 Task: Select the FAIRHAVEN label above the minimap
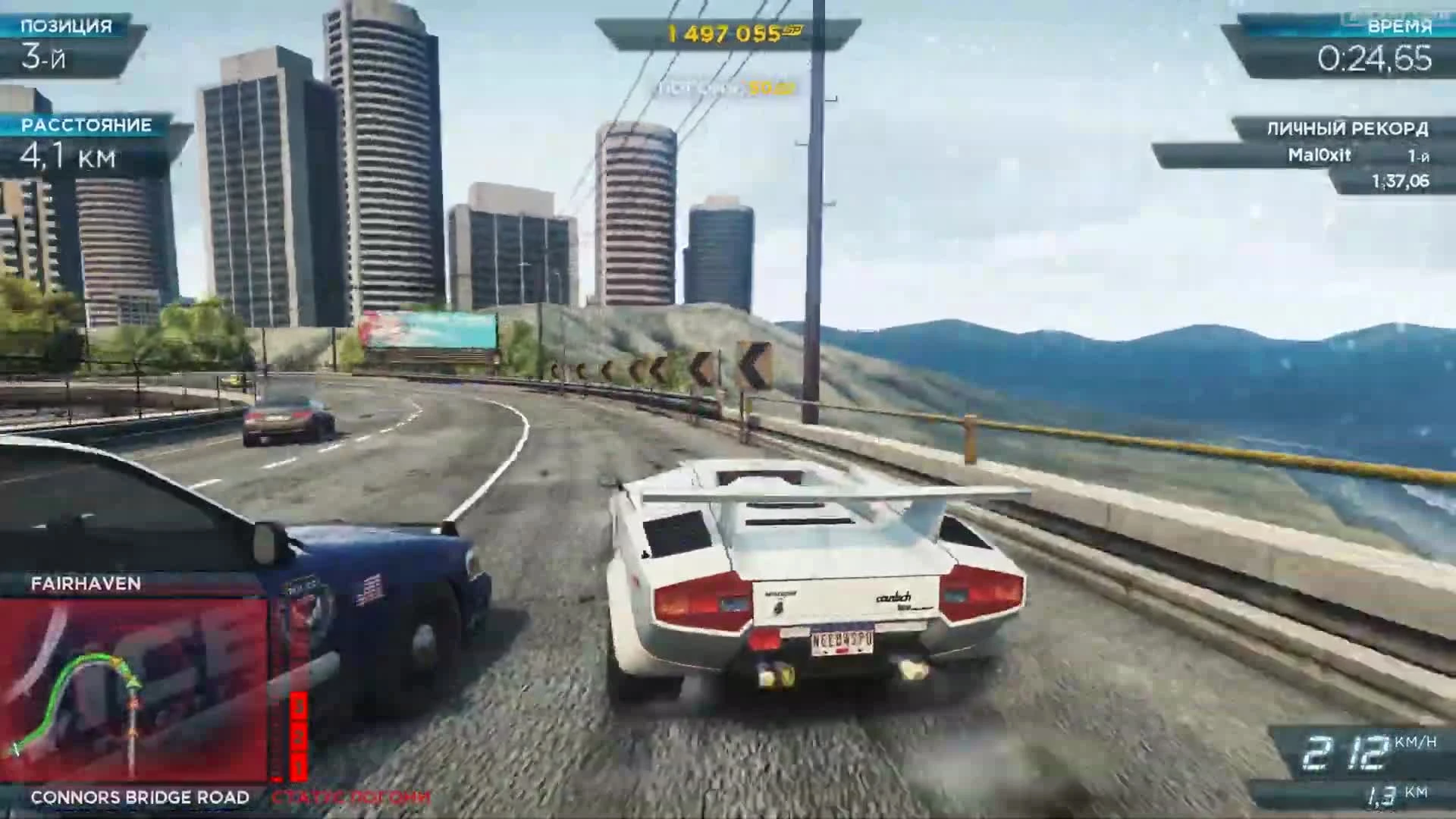[86, 584]
